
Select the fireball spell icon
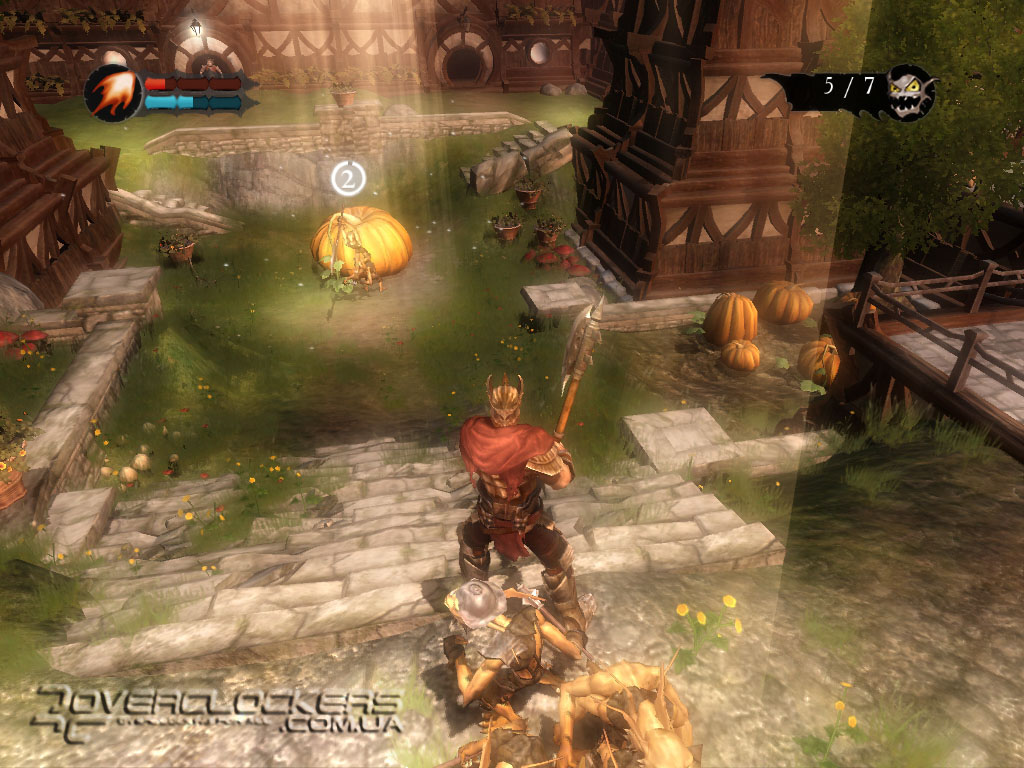[112, 93]
